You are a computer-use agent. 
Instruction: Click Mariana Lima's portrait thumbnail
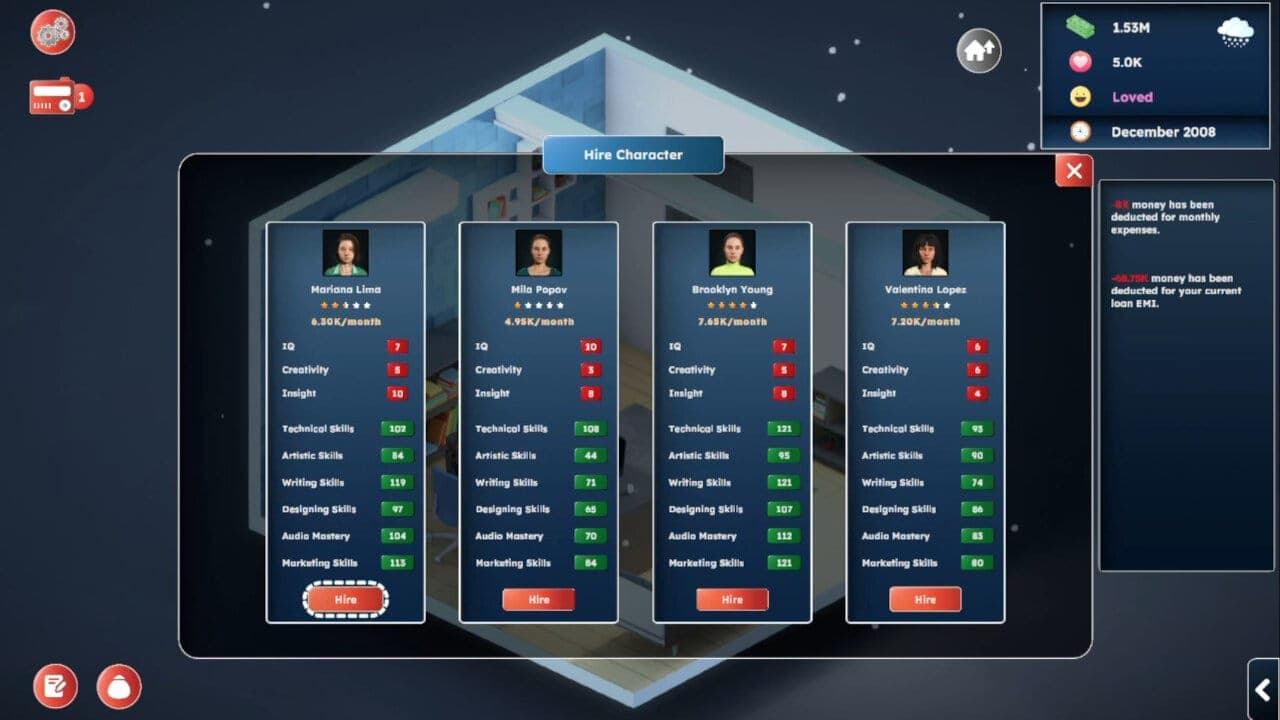pos(345,251)
